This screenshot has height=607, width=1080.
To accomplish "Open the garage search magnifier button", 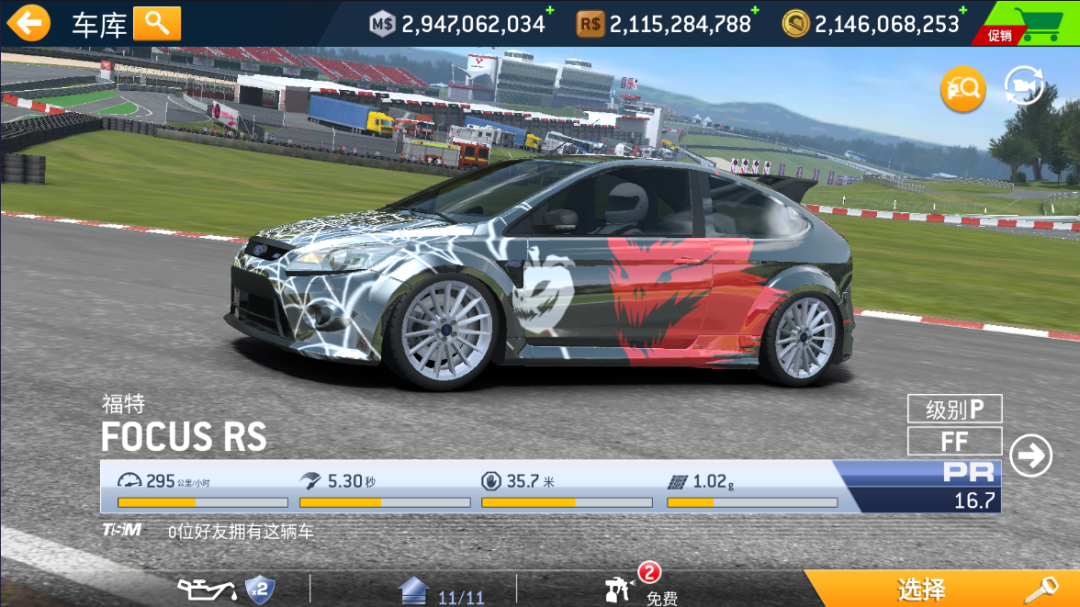I will point(157,23).
